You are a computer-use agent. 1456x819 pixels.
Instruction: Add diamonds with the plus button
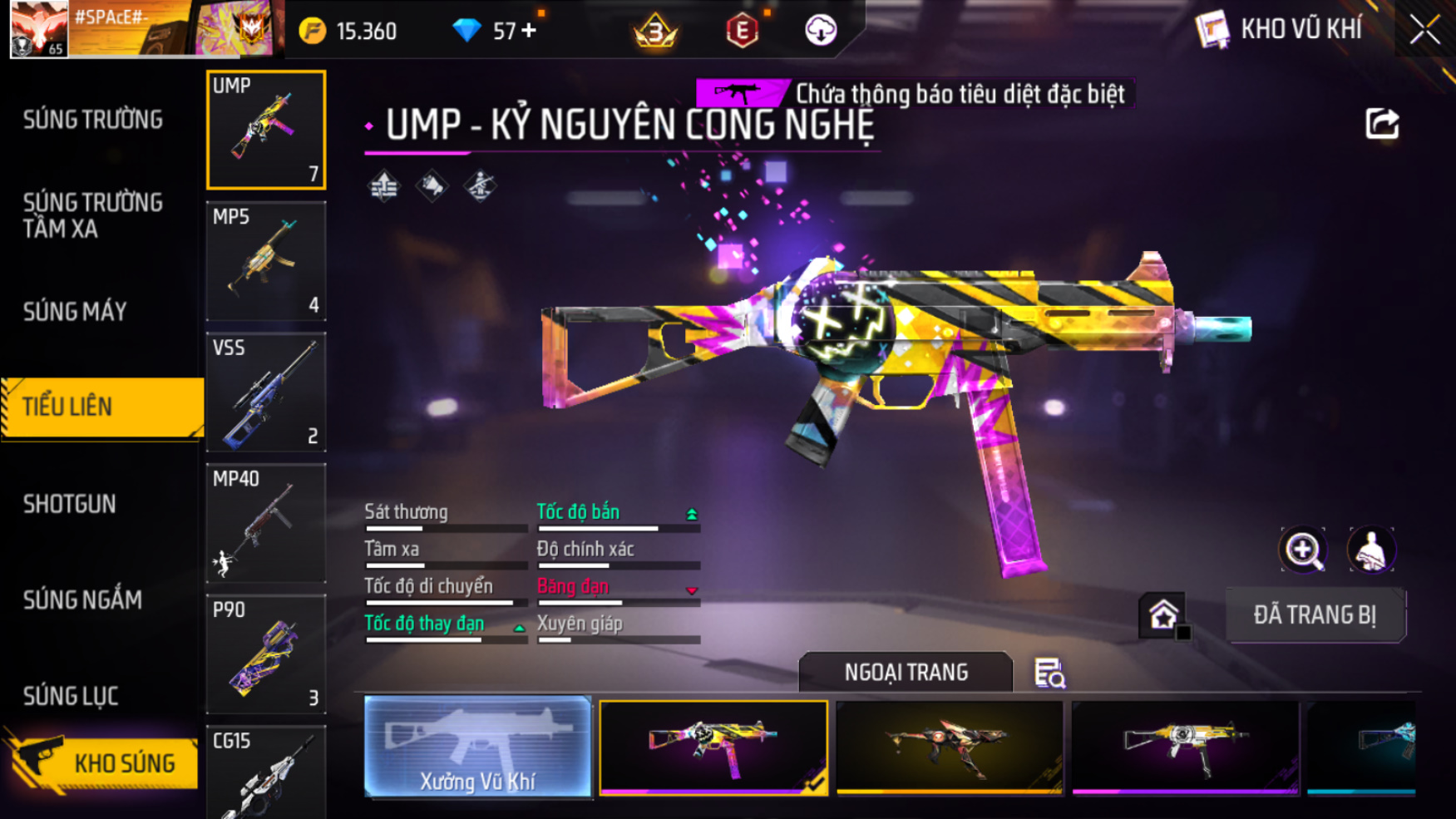(529, 31)
